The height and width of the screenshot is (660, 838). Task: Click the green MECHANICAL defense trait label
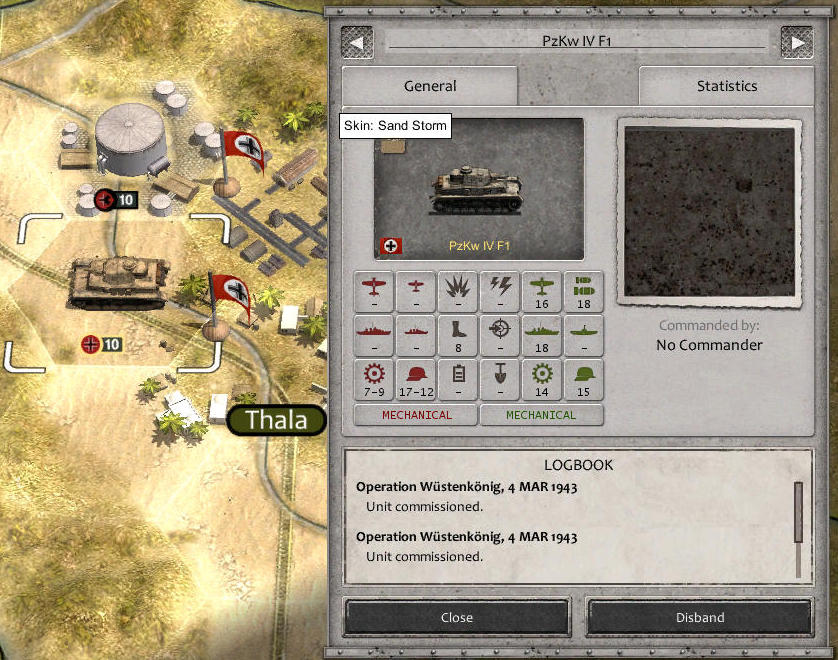tap(541, 415)
